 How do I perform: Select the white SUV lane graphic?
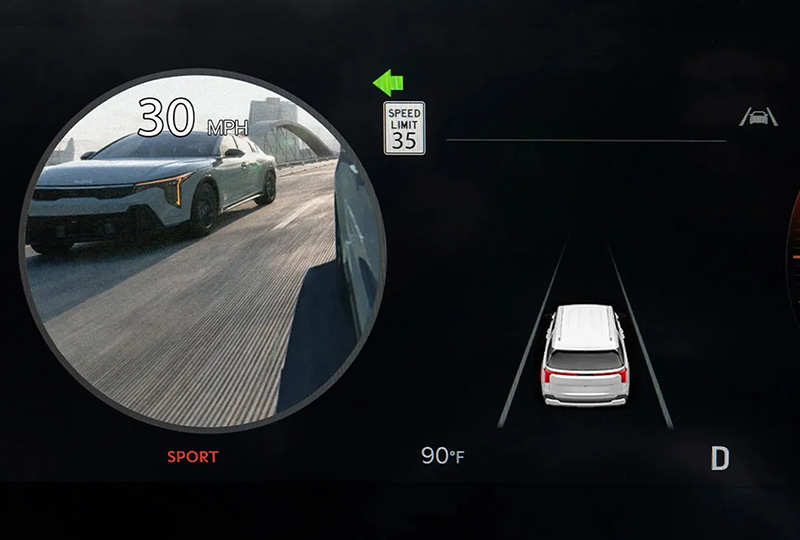pos(585,355)
